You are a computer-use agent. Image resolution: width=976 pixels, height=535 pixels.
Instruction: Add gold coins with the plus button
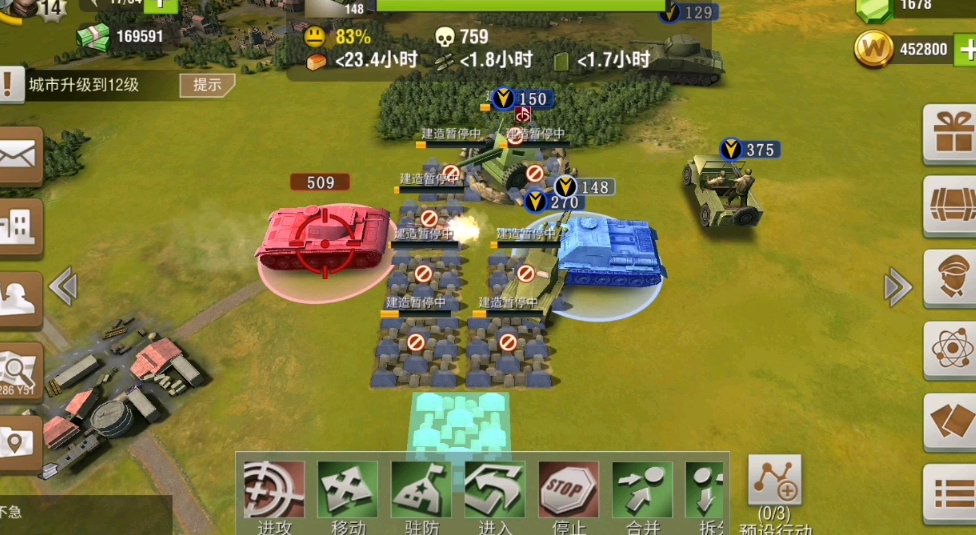966,49
